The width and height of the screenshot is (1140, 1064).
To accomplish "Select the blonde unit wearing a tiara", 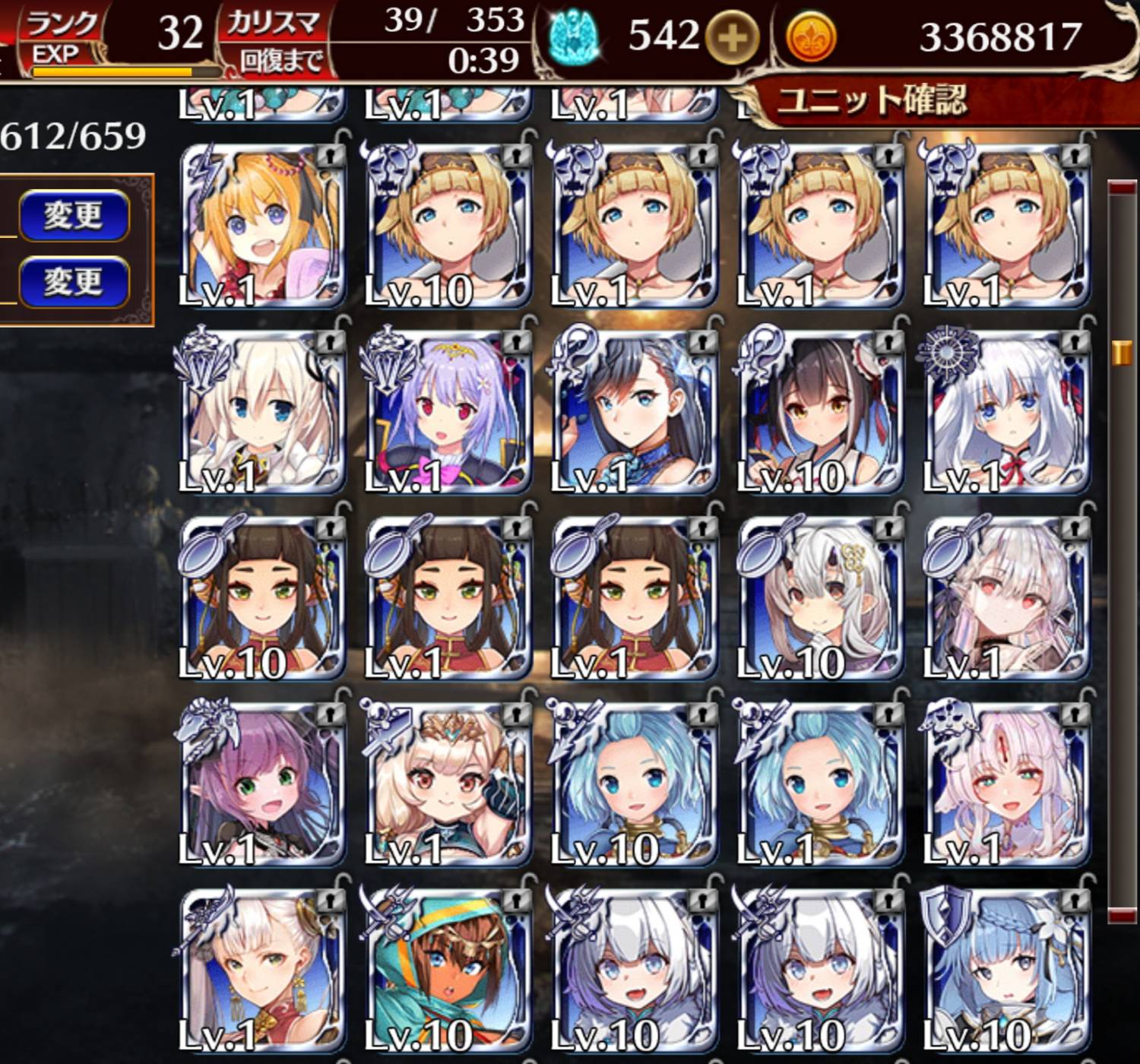I will coord(448,784).
